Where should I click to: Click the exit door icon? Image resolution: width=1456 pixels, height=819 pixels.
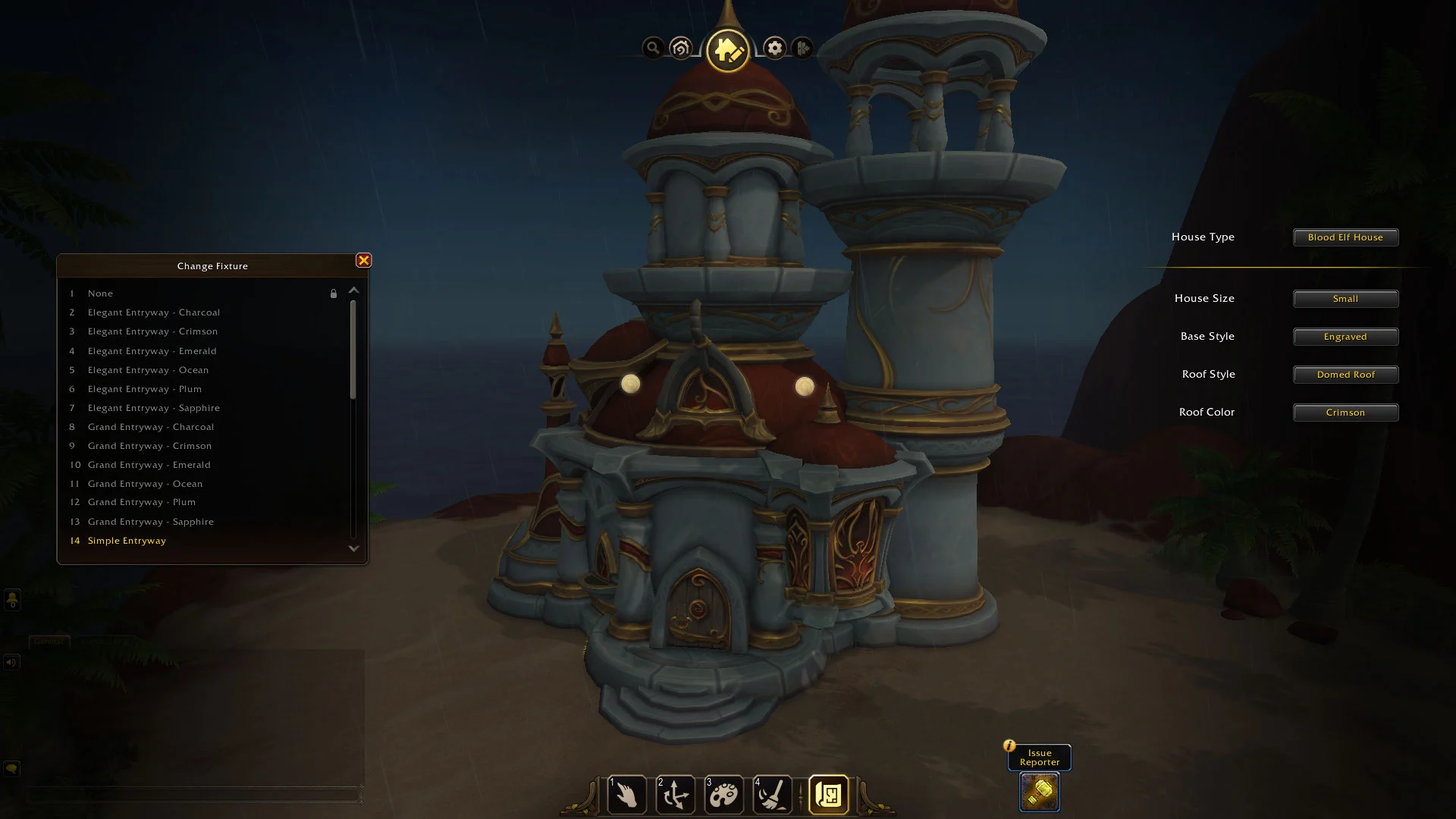[x=802, y=49]
